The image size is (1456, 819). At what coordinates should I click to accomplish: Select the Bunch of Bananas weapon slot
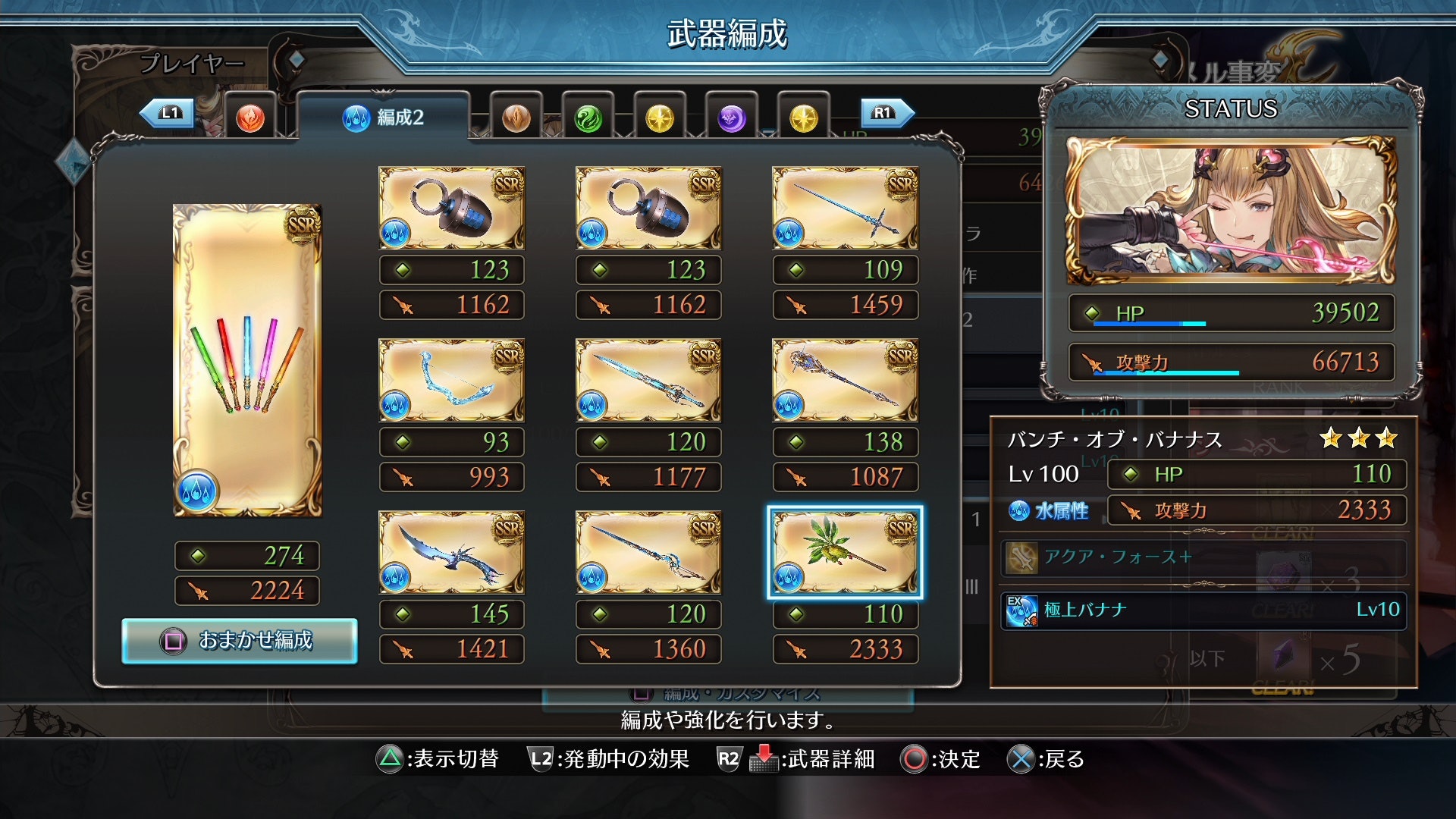pos(845,552)
